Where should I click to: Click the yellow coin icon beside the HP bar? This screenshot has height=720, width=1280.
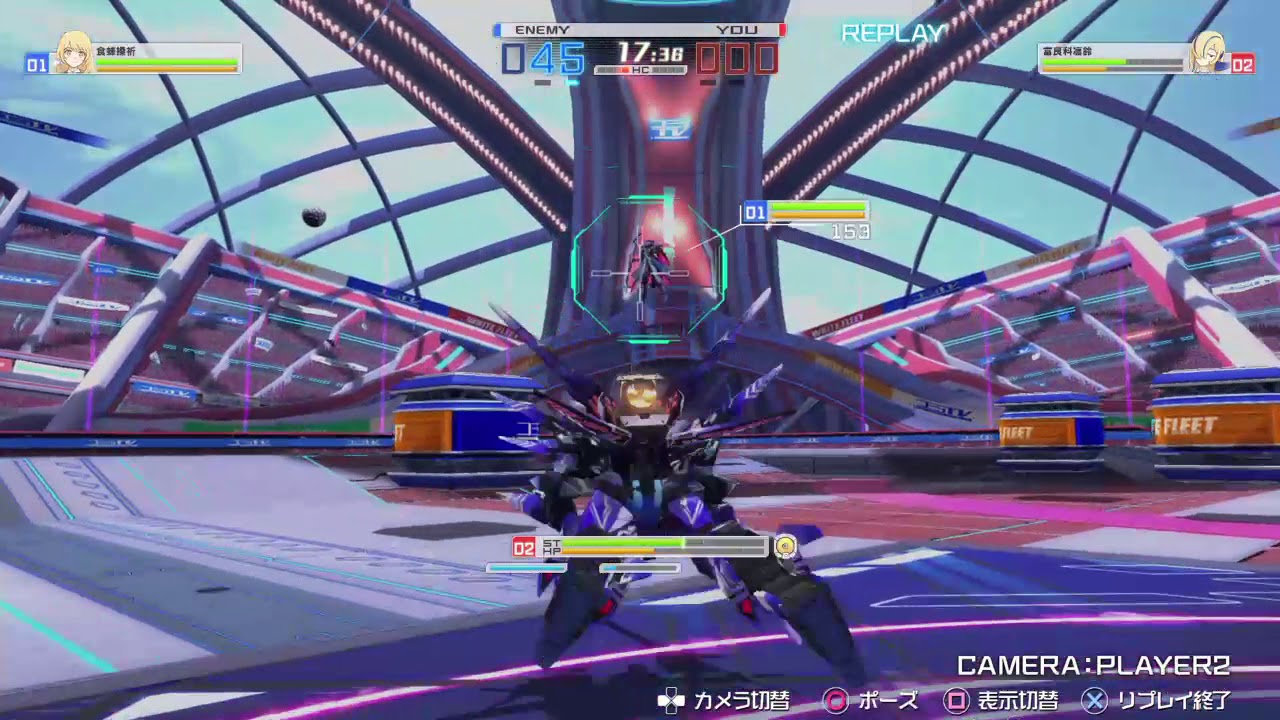pos(784,547)
